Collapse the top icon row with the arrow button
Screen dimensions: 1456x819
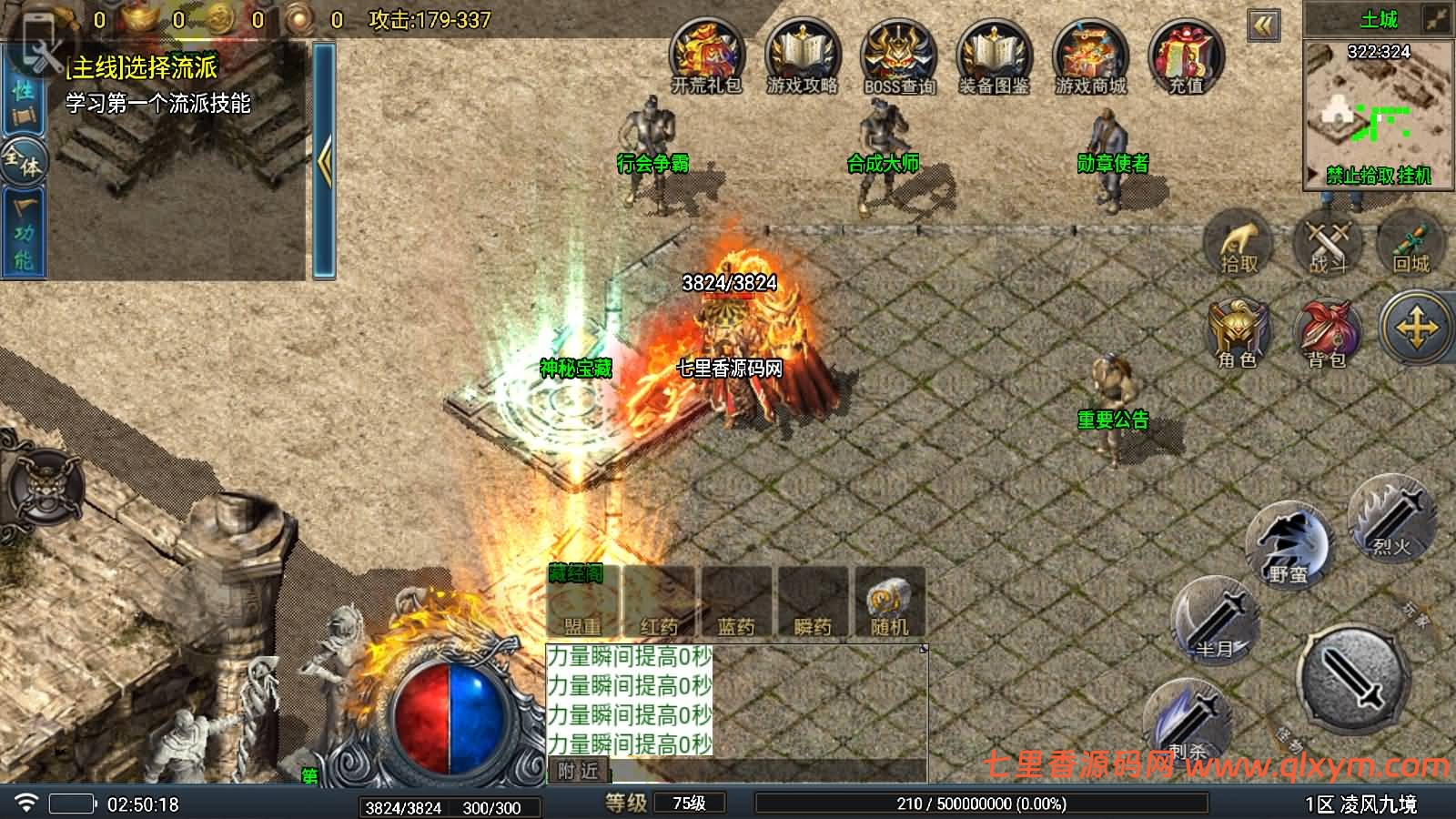pyautogui.click(x=1263, y=25)
